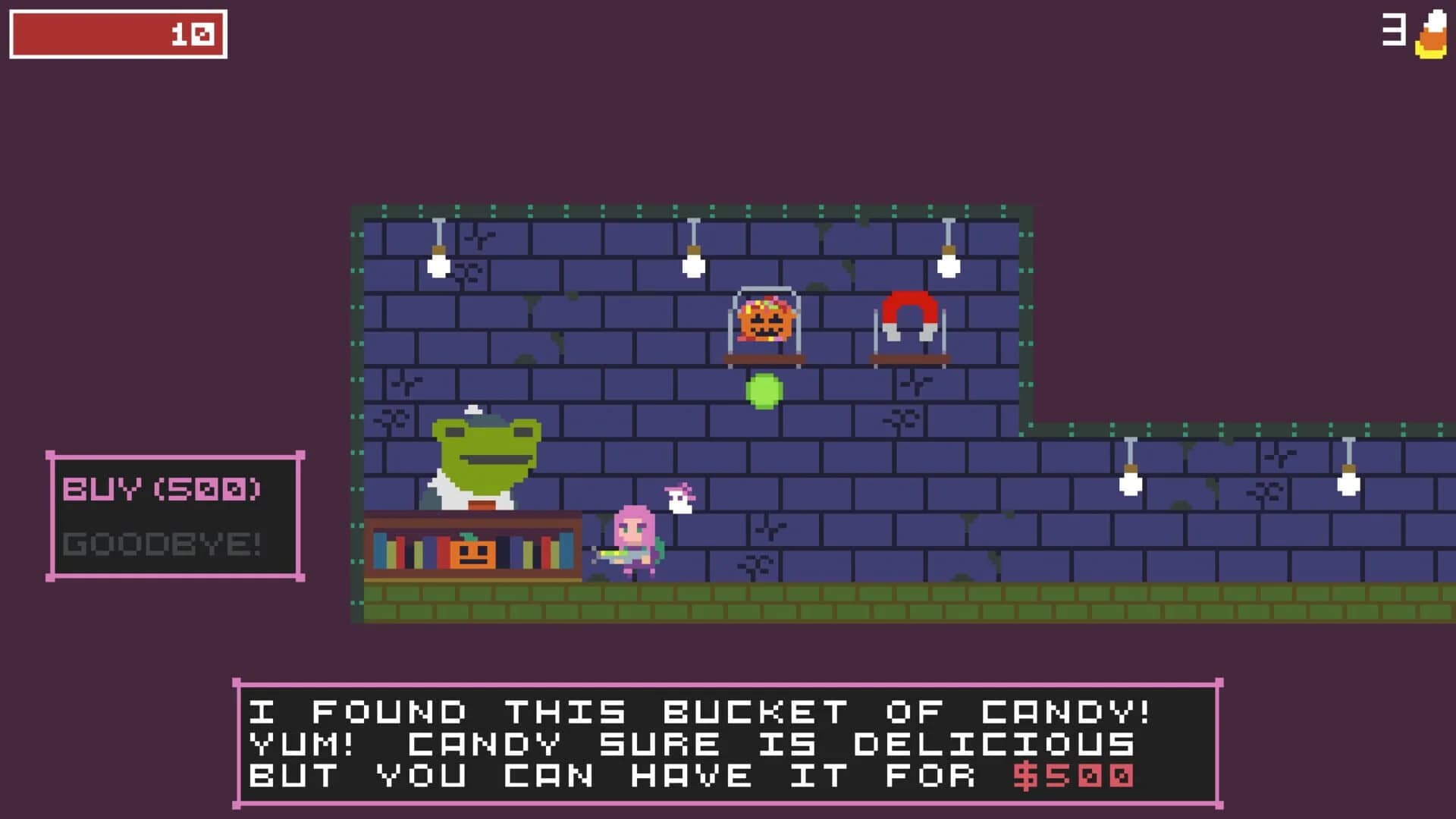
Task: Click the red health bar showing 10
Action: pos(118,33)
